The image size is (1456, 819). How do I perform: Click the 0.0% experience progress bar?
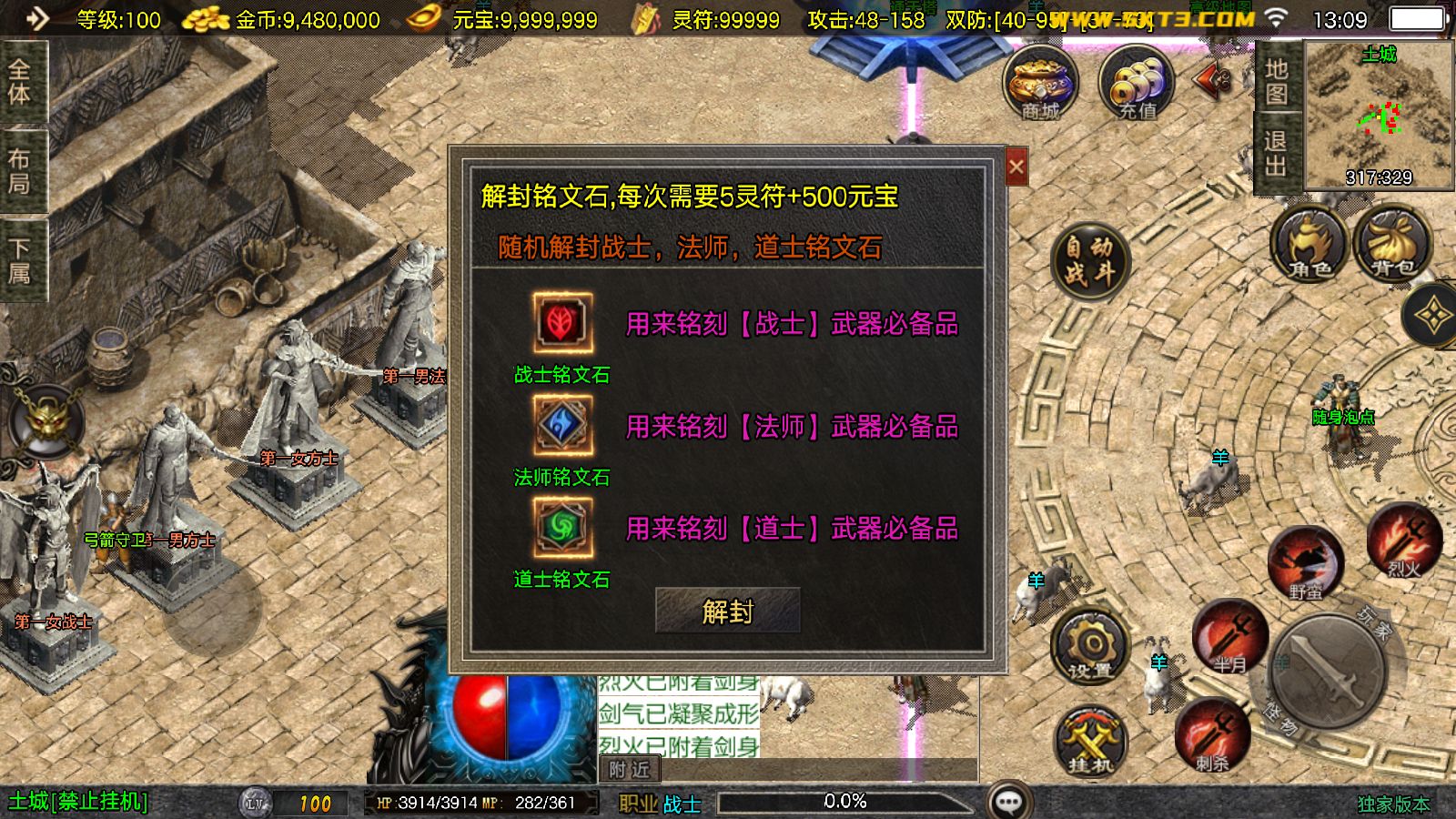pos(846,802)
